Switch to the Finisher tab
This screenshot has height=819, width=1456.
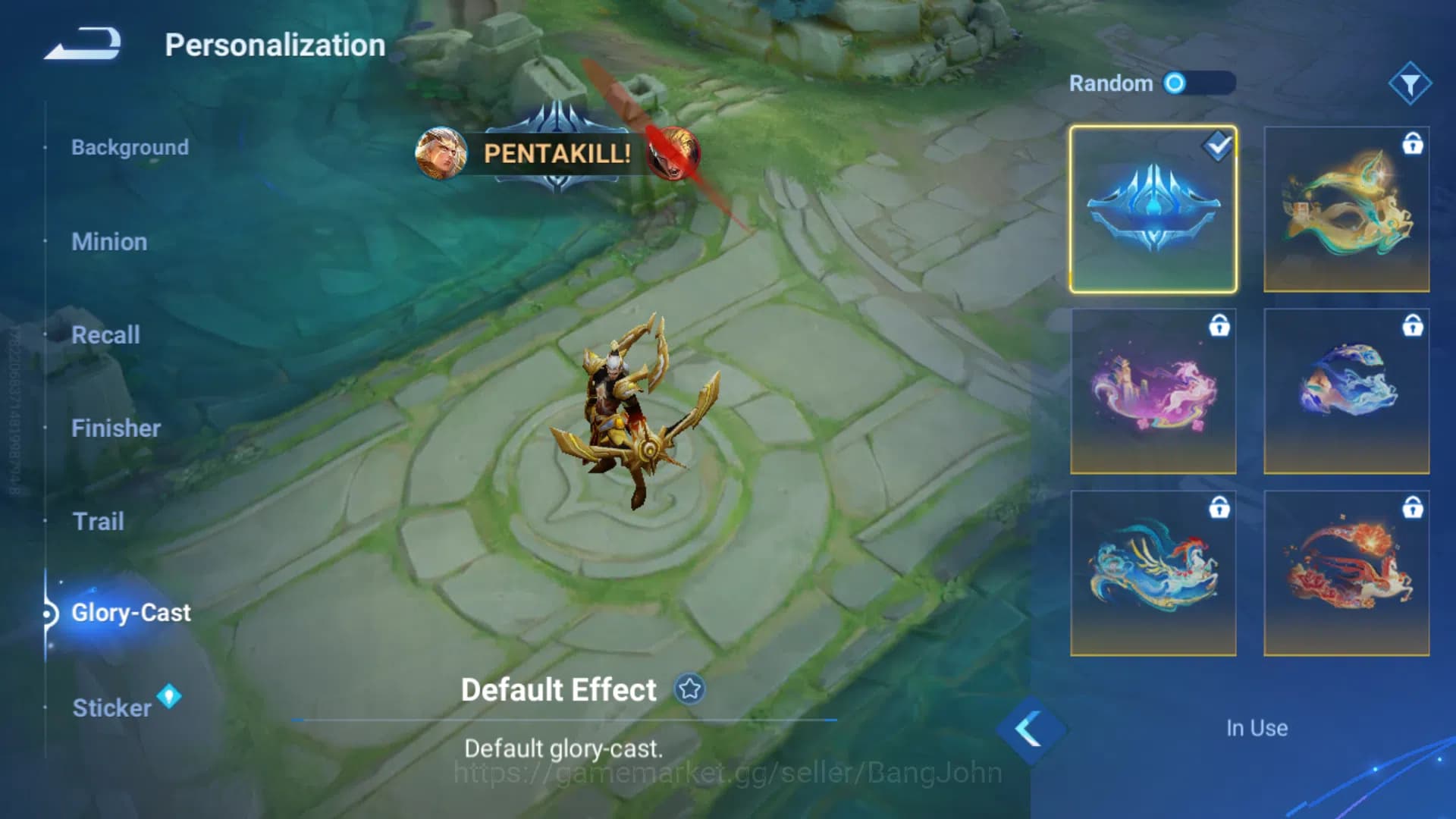tap(117, 428)
